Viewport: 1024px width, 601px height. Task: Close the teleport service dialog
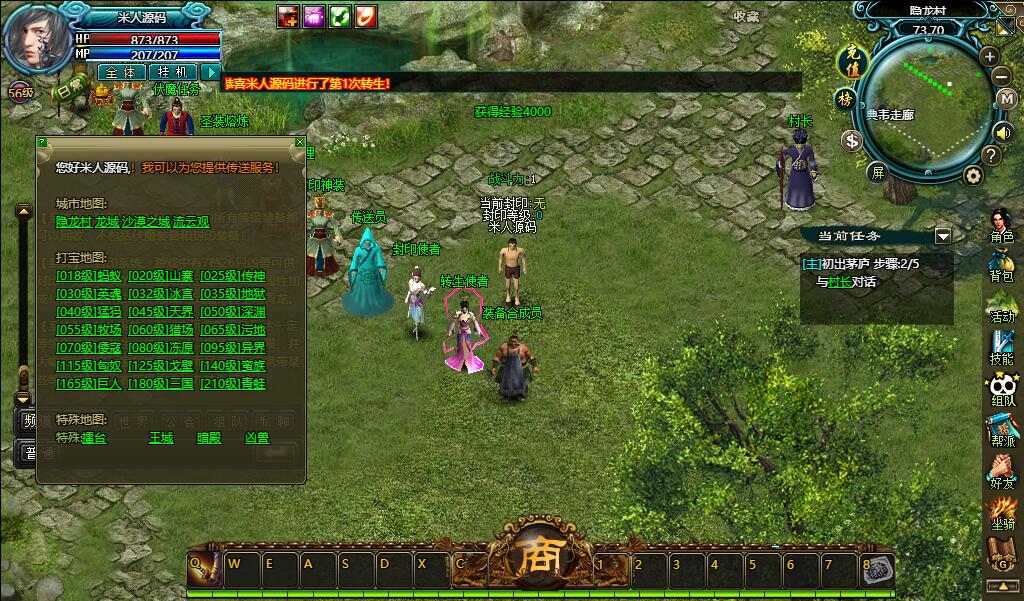coord(298,144)
